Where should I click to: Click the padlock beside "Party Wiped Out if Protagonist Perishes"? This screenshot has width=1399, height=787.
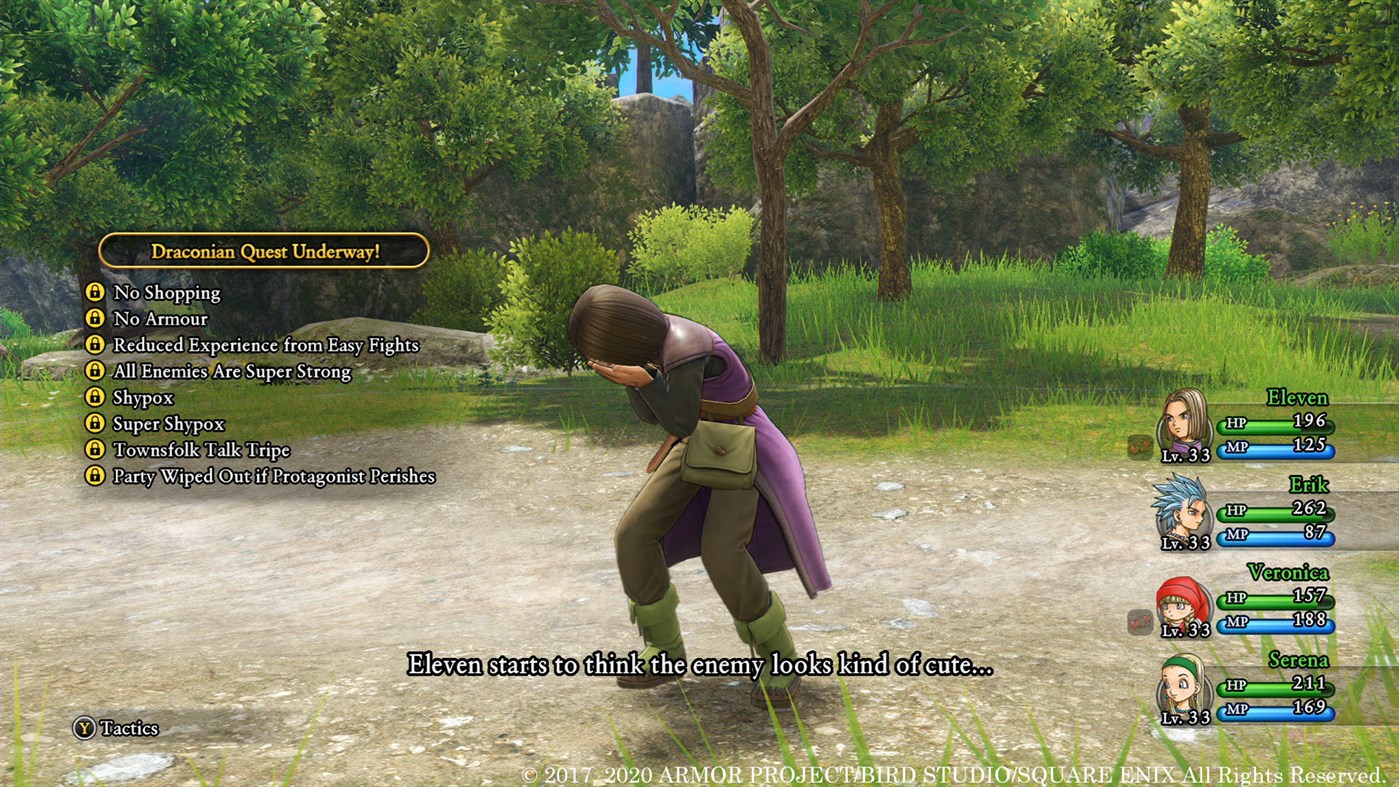tap(97, 477)
